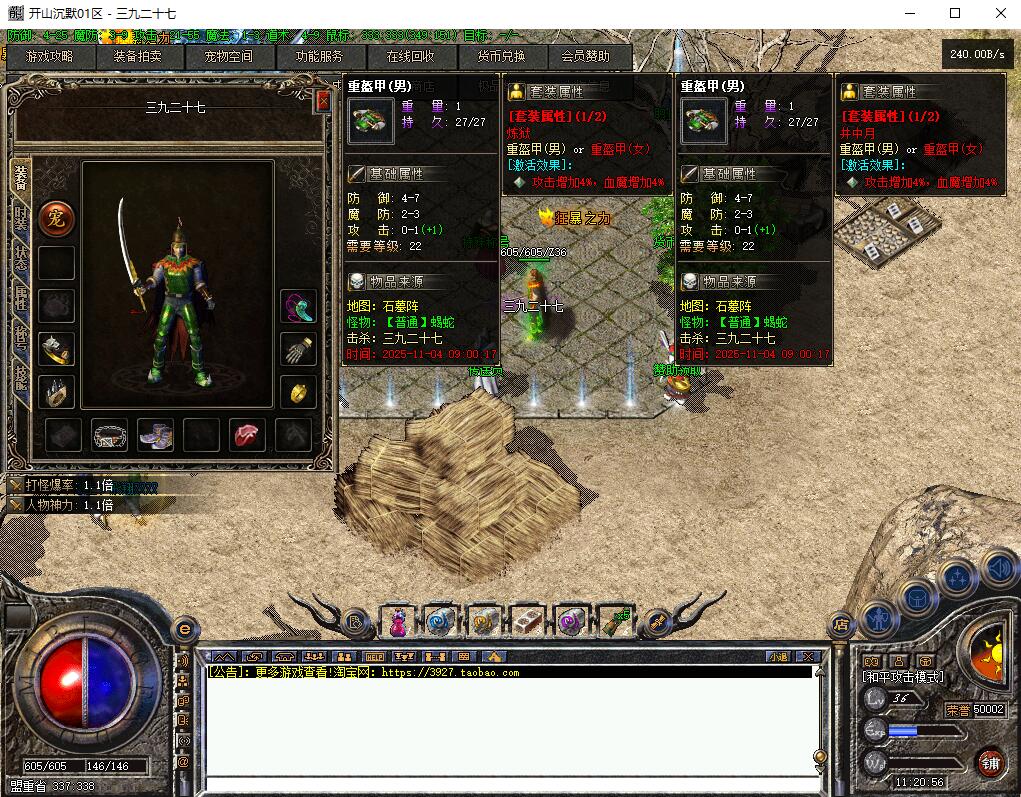Use the pink potion in the hotbar

pos(398,622)
